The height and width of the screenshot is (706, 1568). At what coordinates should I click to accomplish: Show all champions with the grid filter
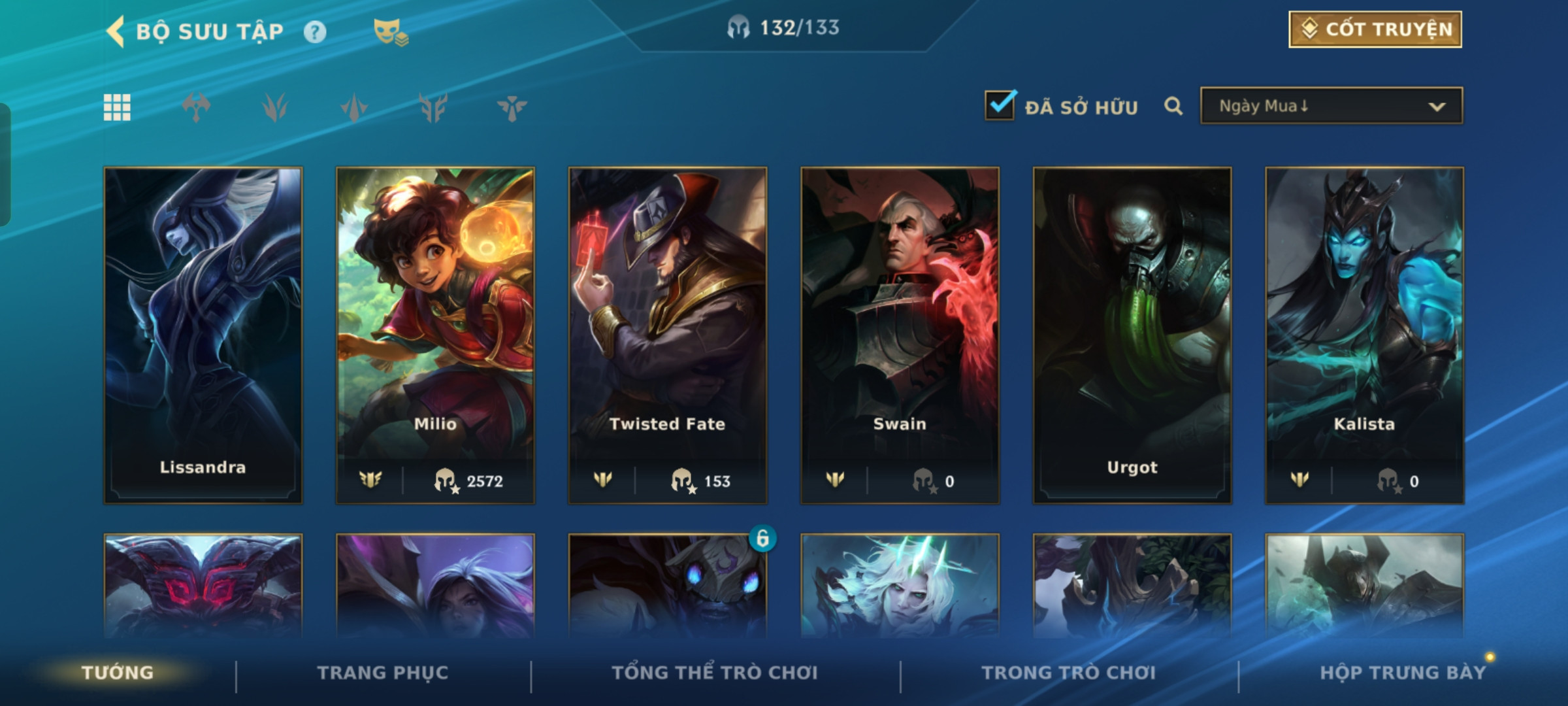tap(117, 107)
